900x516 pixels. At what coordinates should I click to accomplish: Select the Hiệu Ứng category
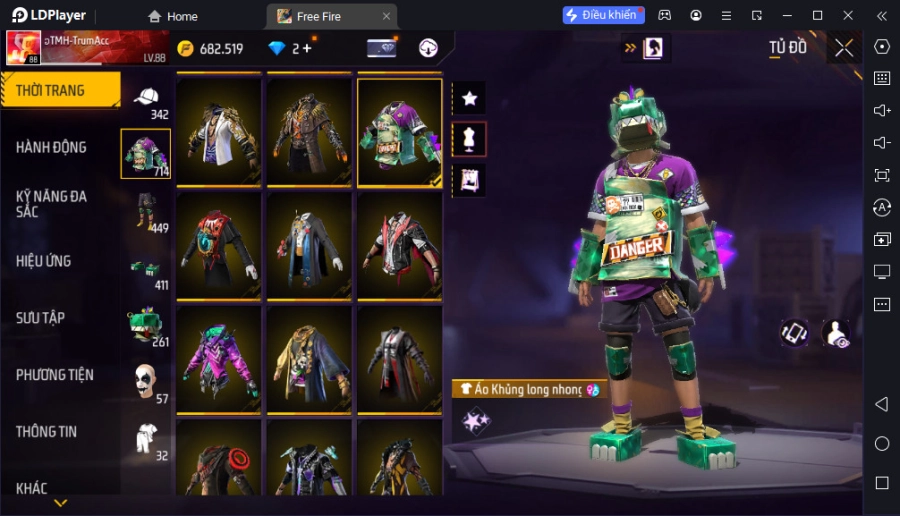click(x=44, y=261)
